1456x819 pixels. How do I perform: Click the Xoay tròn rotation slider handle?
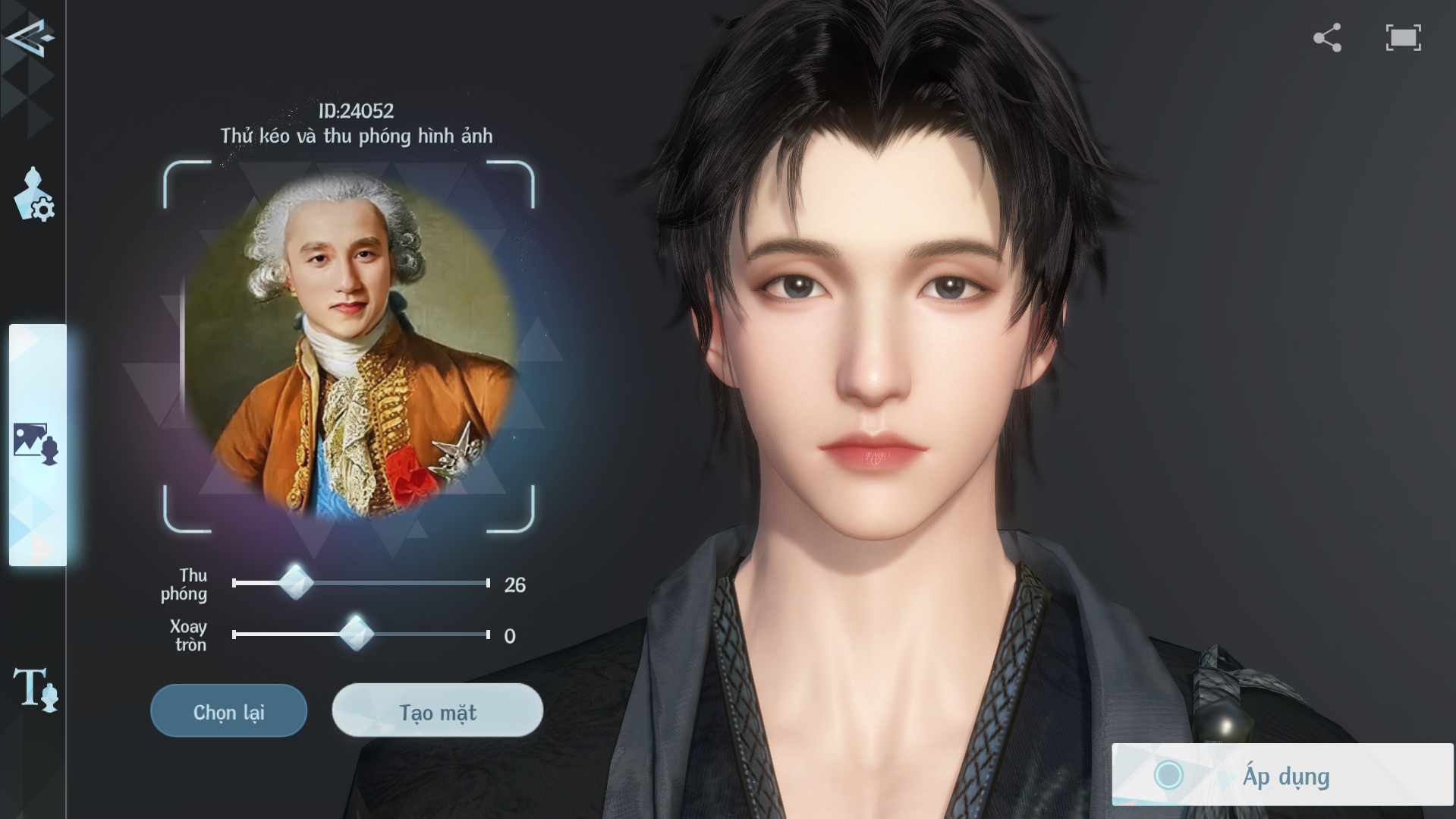[x=355, y=634]
